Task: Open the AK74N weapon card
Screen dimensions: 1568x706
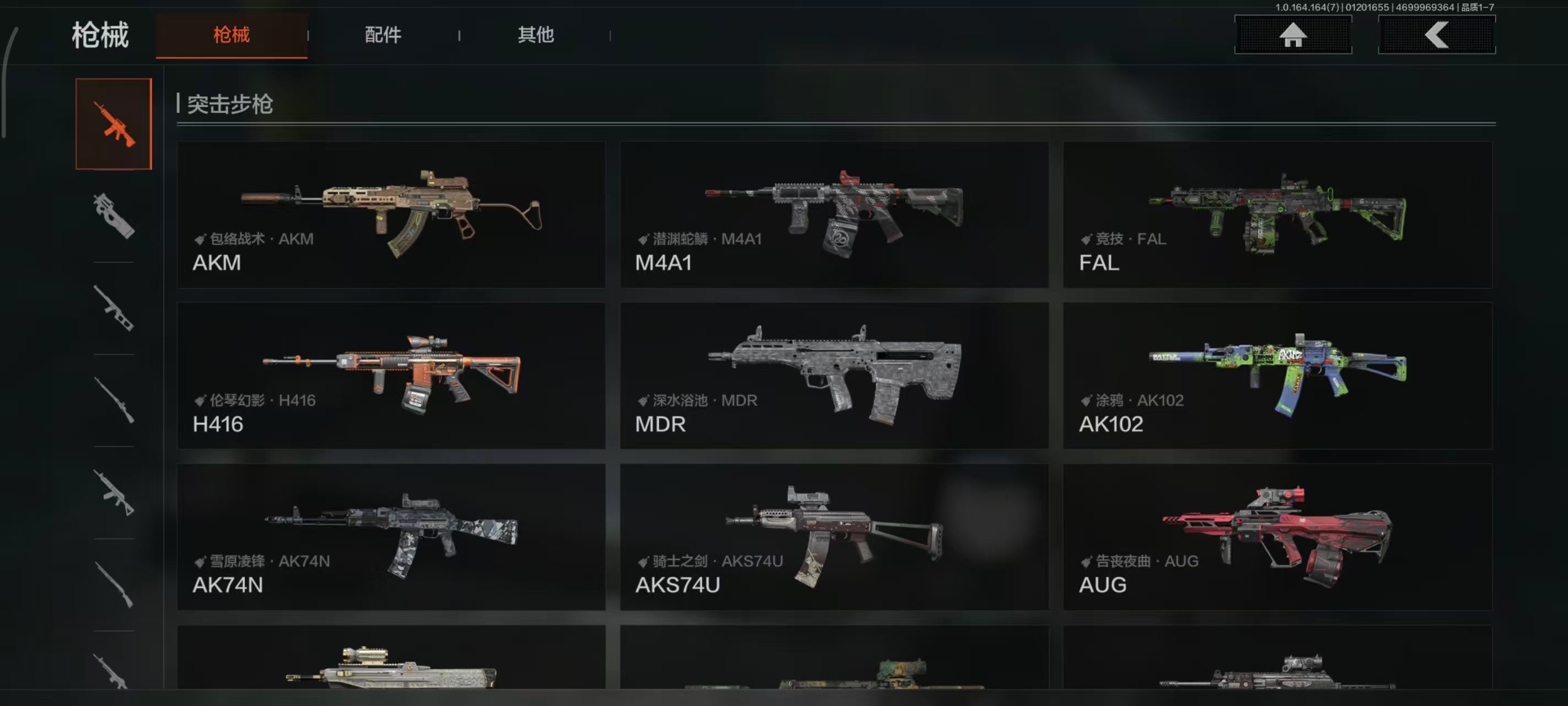Action: 391,537
